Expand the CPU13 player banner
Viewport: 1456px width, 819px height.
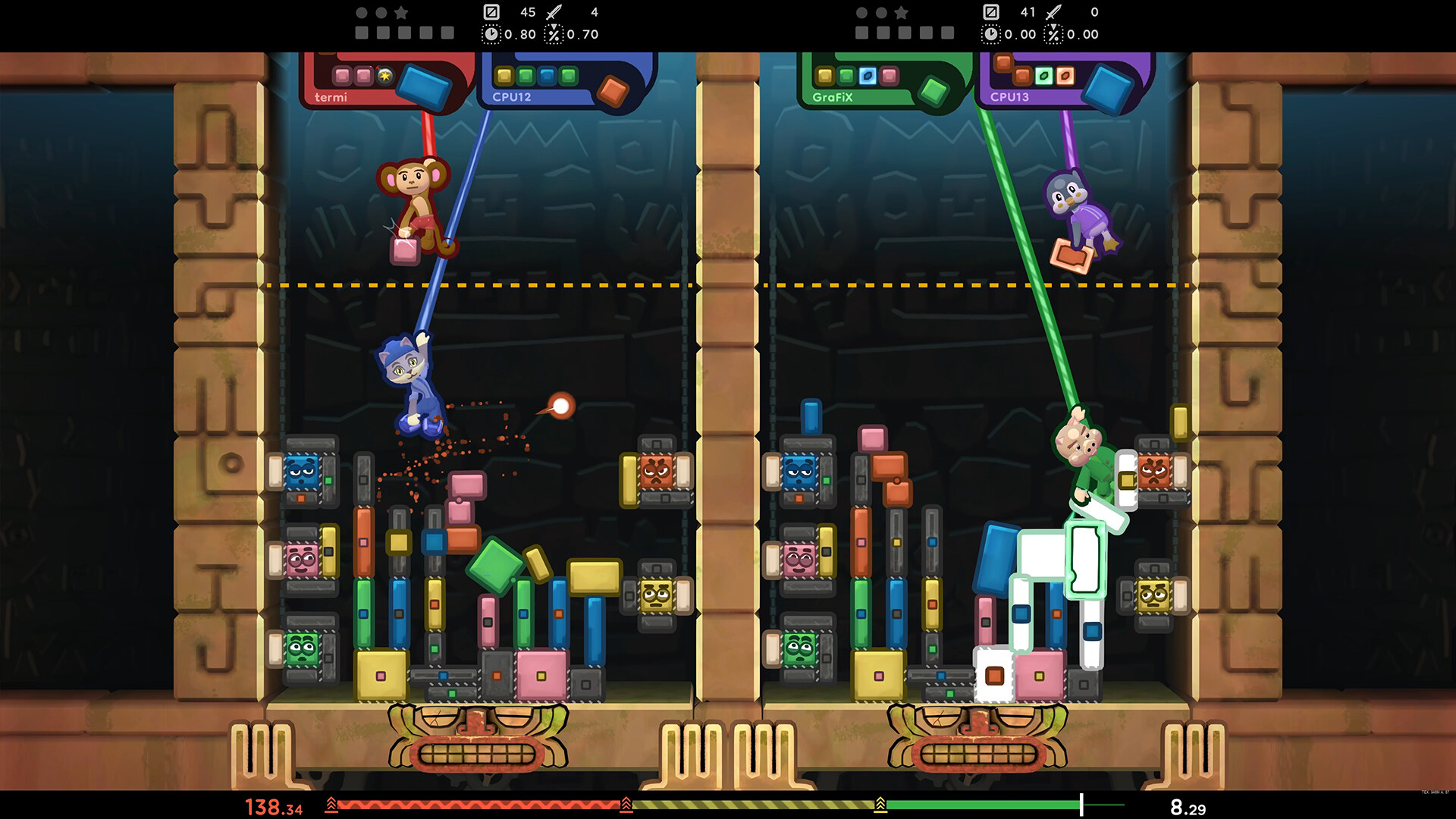[1010, 97]
